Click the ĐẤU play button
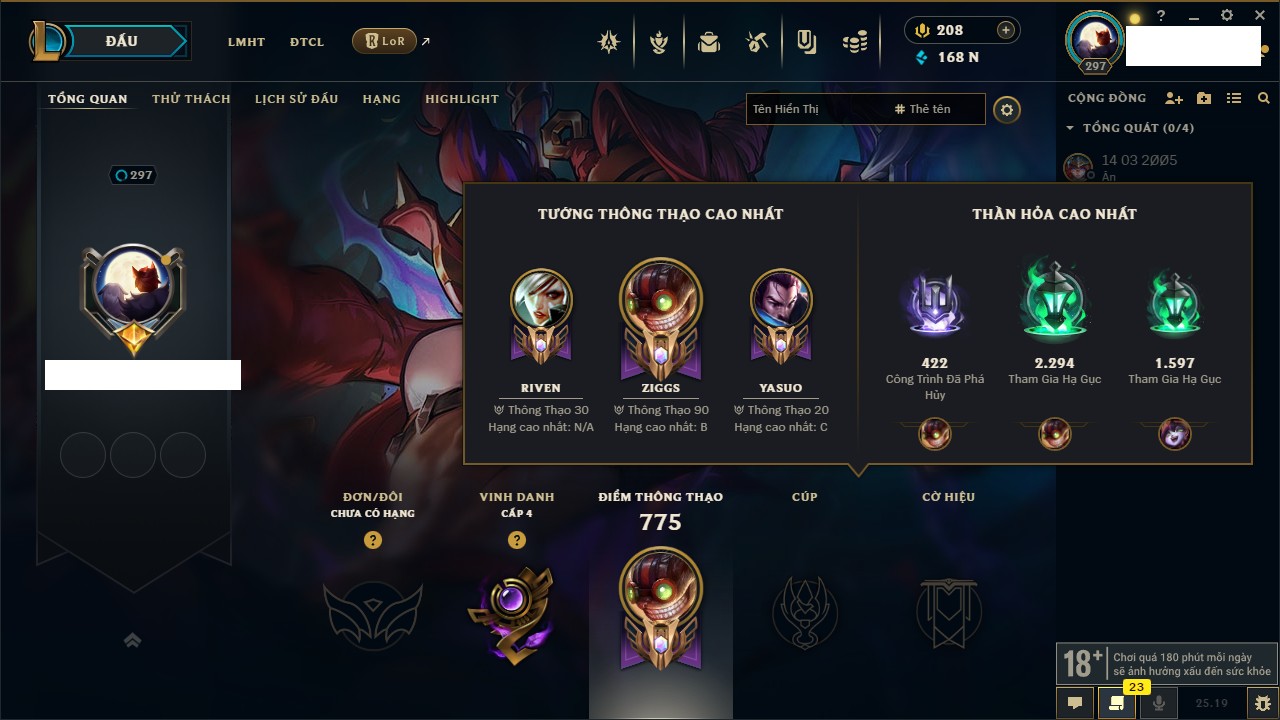The width and height of the screenshot is (1280, 720). point(122,41)
